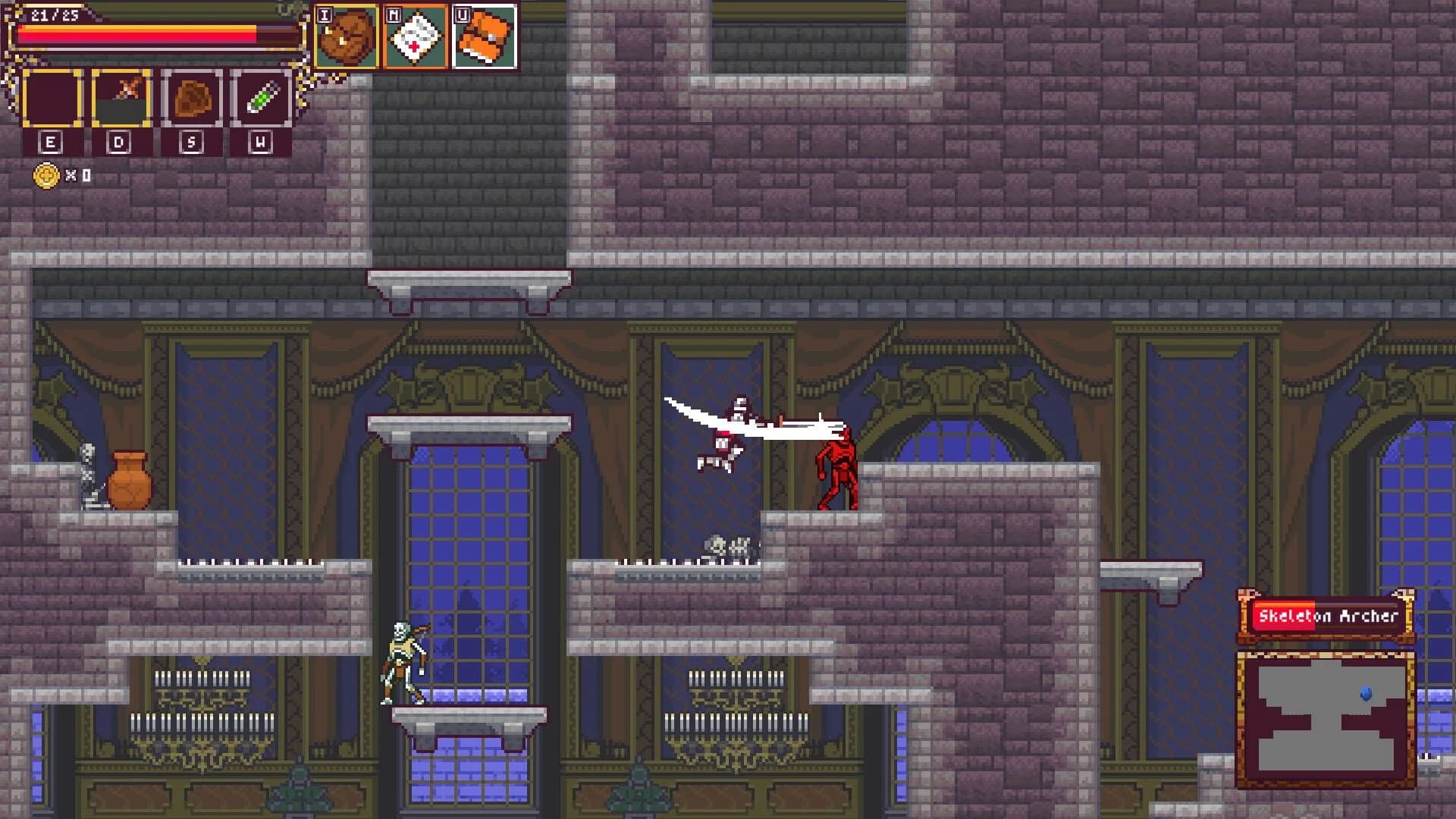Select the ore in the S hotbar slot
The width and height of the screenshot is (1456, 819).
pos(191,97)
